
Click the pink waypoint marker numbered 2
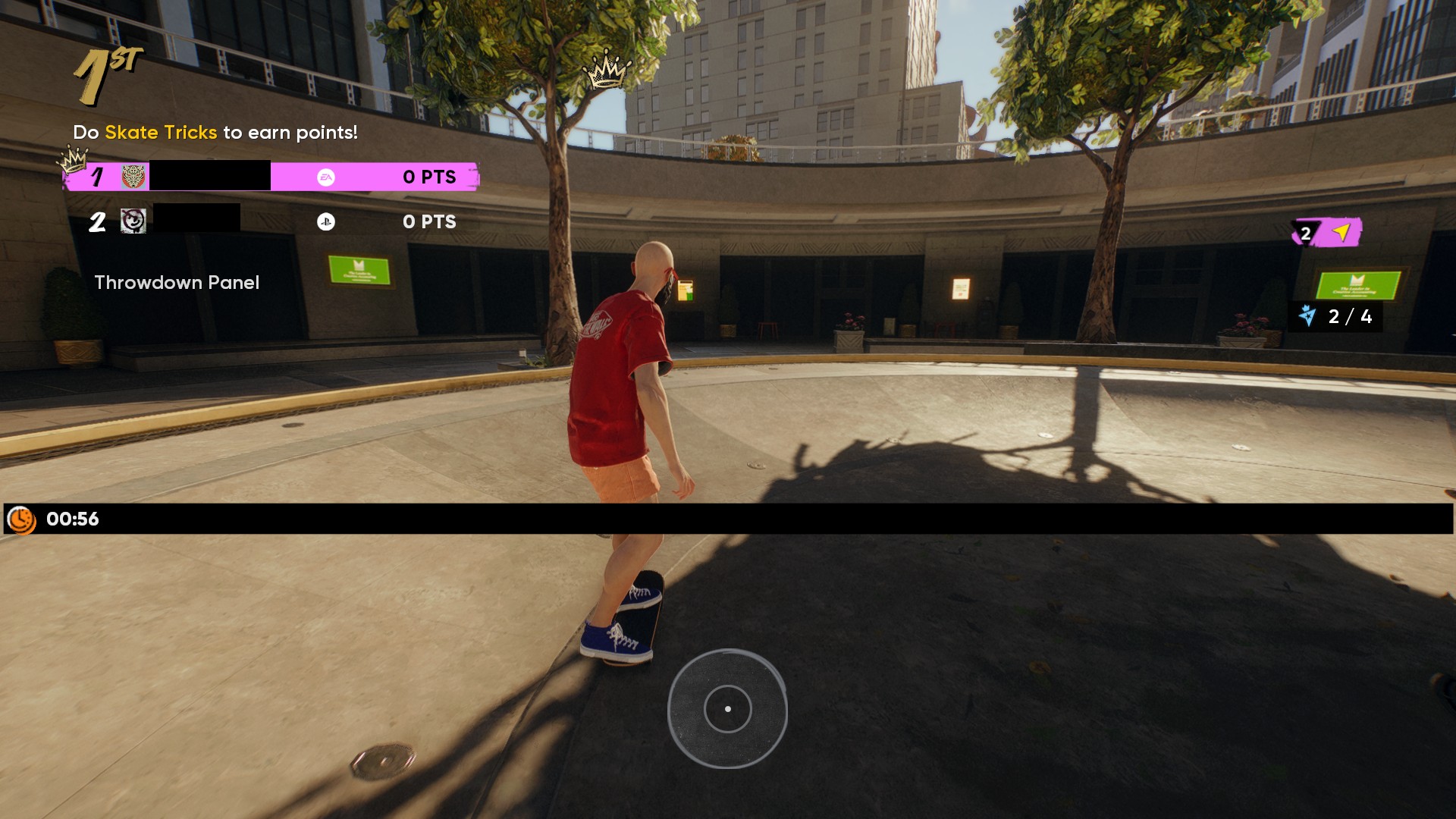click(1327, 233)
